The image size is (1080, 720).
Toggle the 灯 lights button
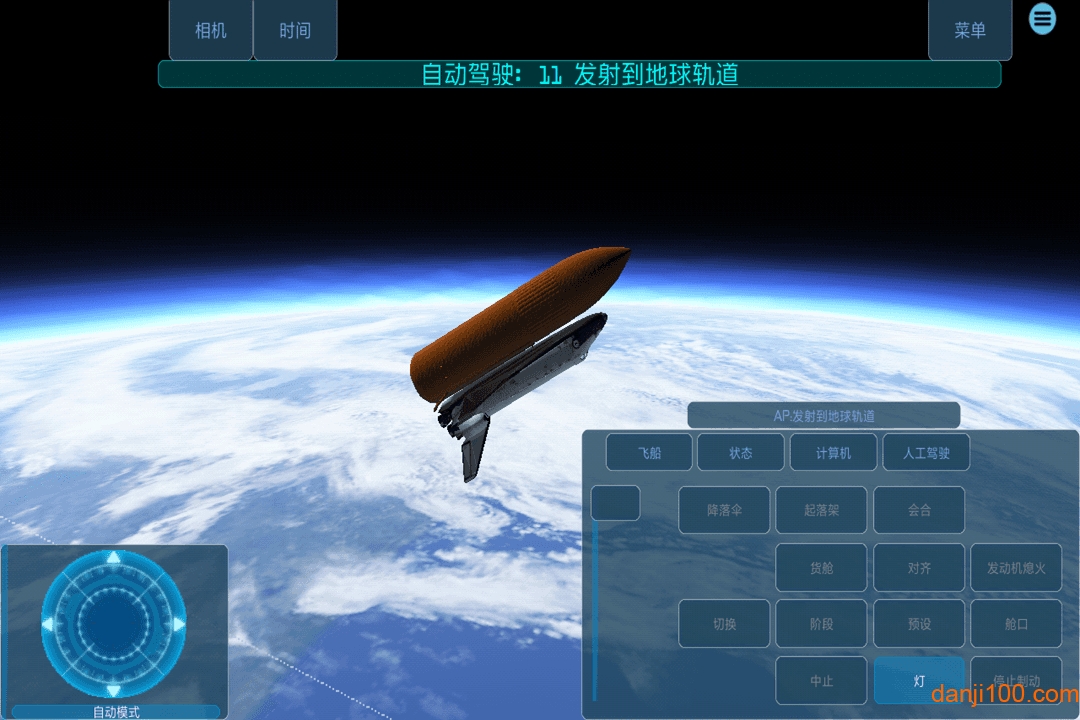click(x=919, y=680)
